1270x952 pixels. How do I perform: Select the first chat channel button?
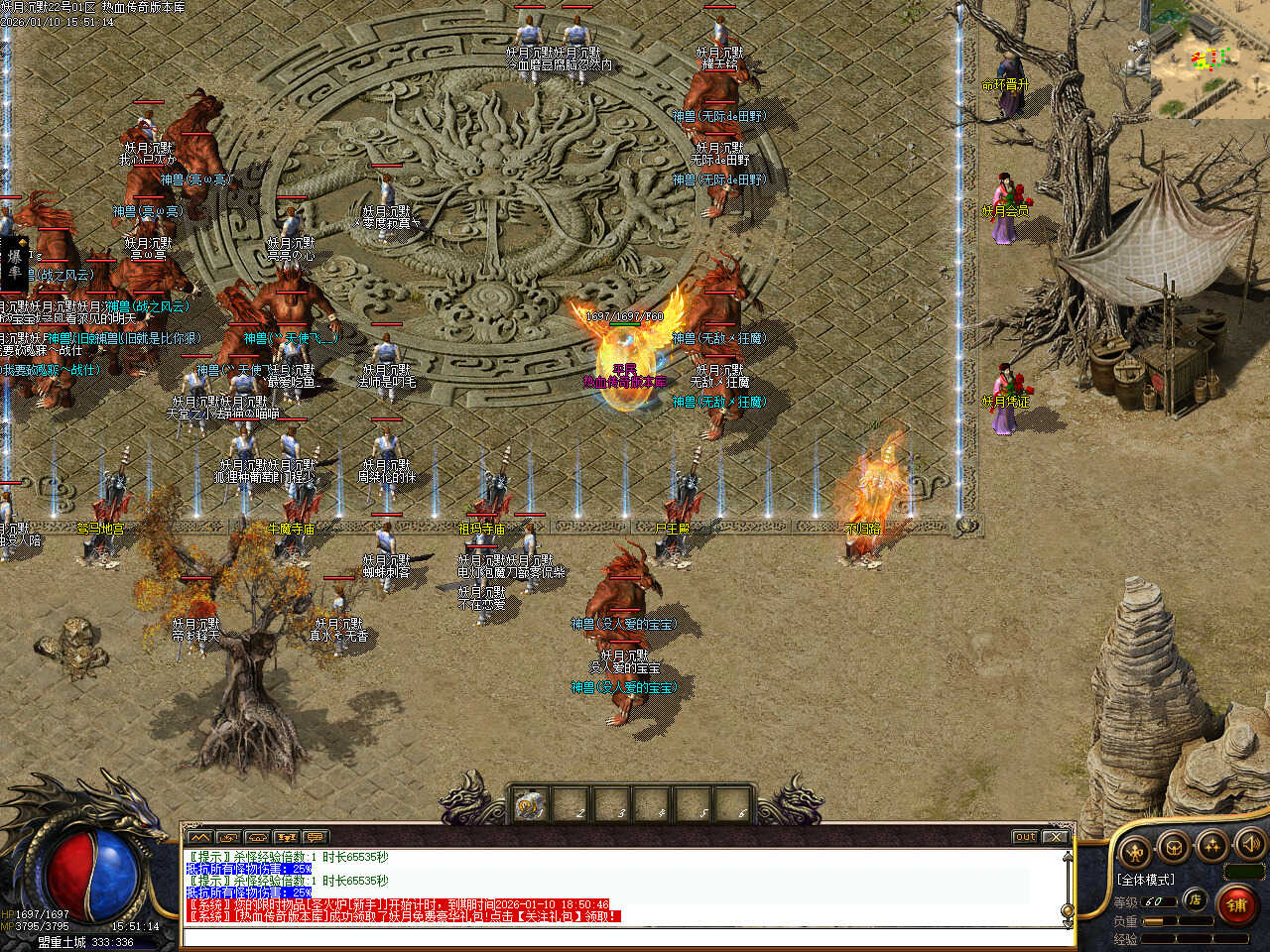tap(198, 837)
